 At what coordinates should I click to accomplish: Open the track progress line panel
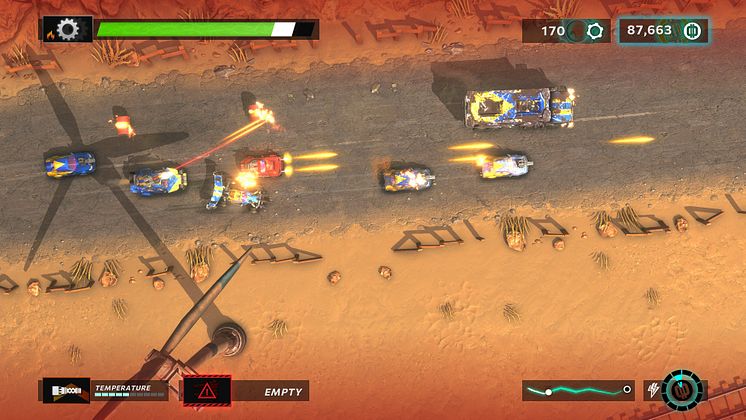(579, 390)
